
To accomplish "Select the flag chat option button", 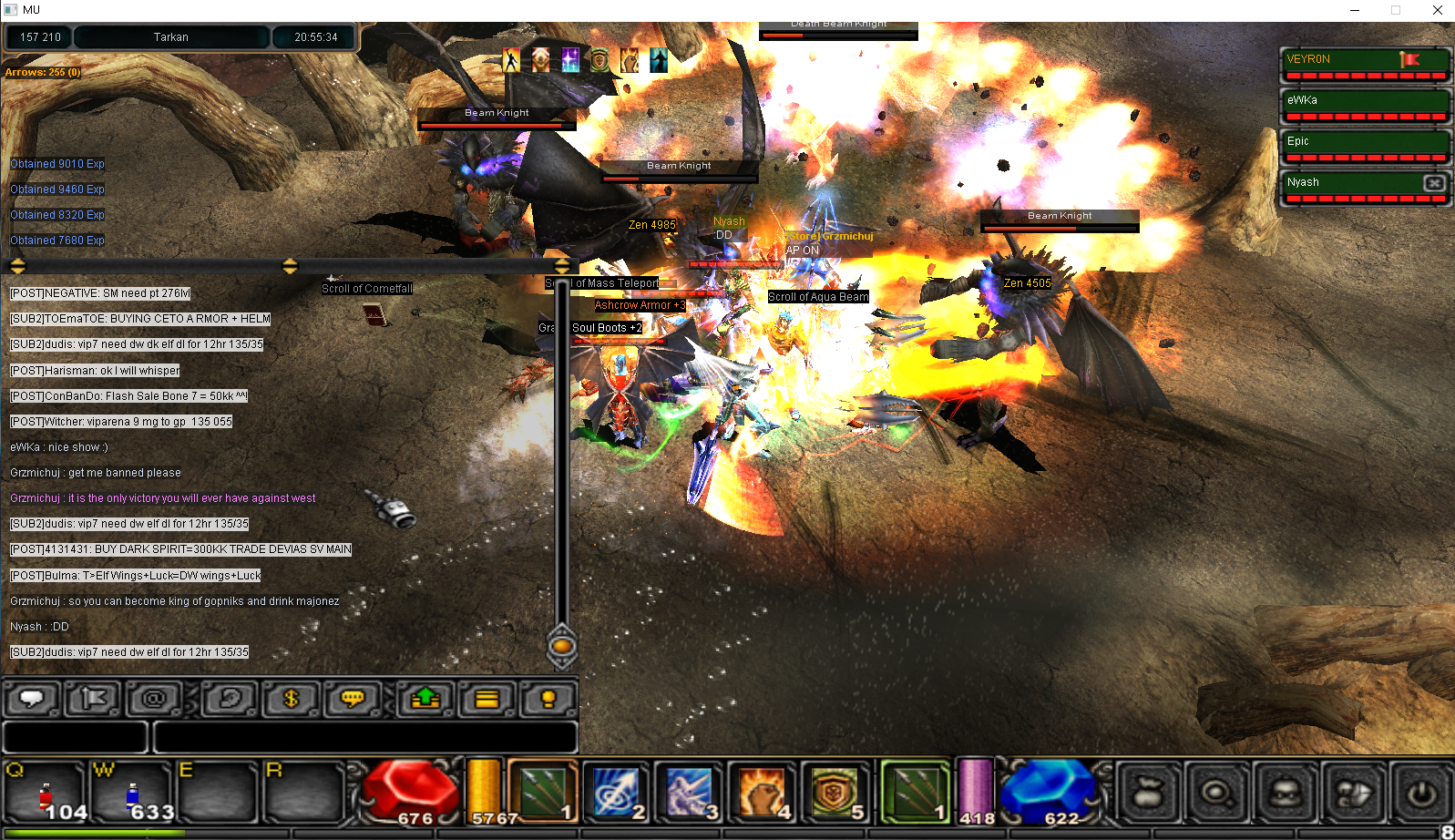I will (94, 700).
